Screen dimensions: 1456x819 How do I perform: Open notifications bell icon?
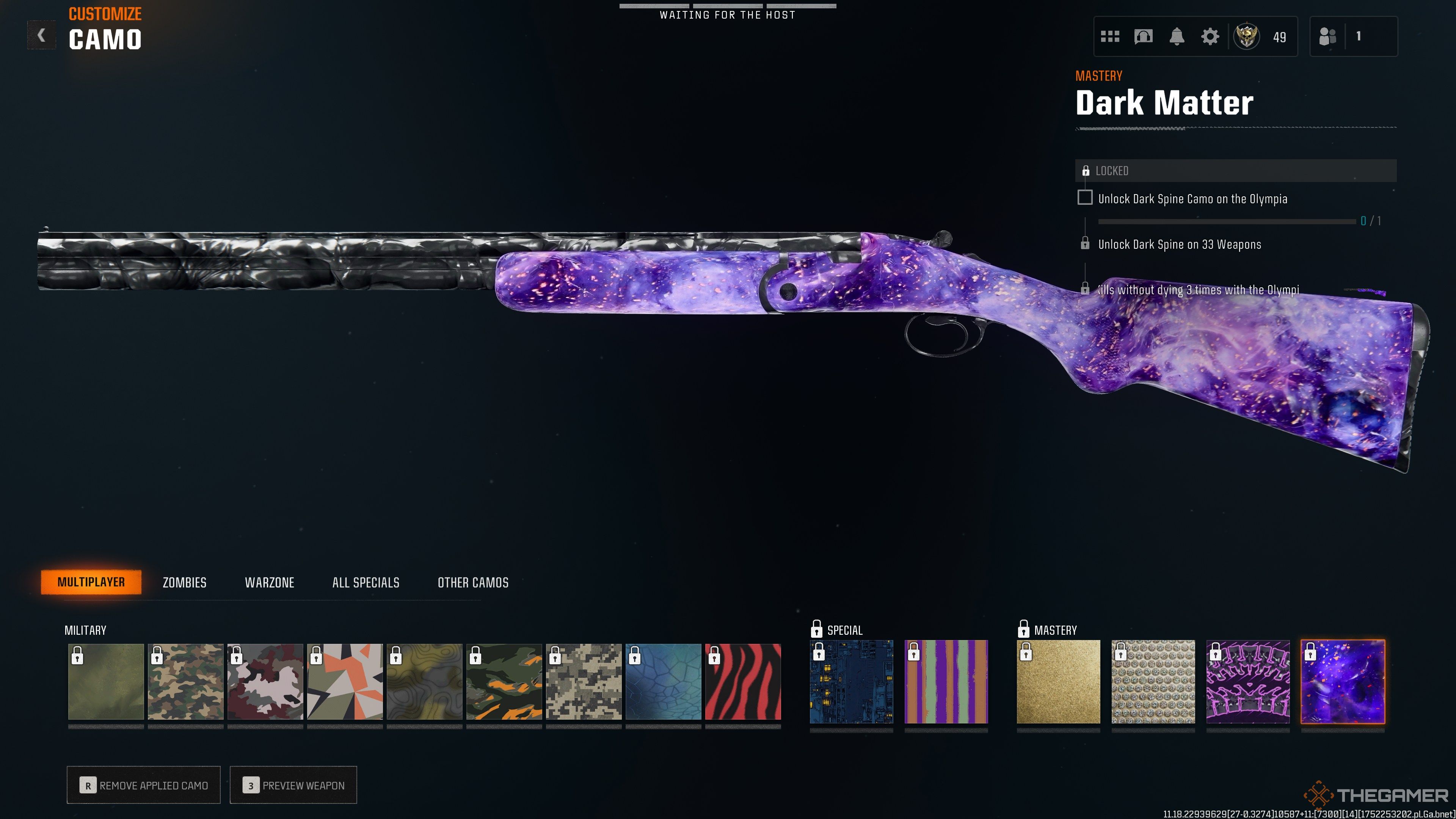pyautogui.click(x=1176, y=37)
